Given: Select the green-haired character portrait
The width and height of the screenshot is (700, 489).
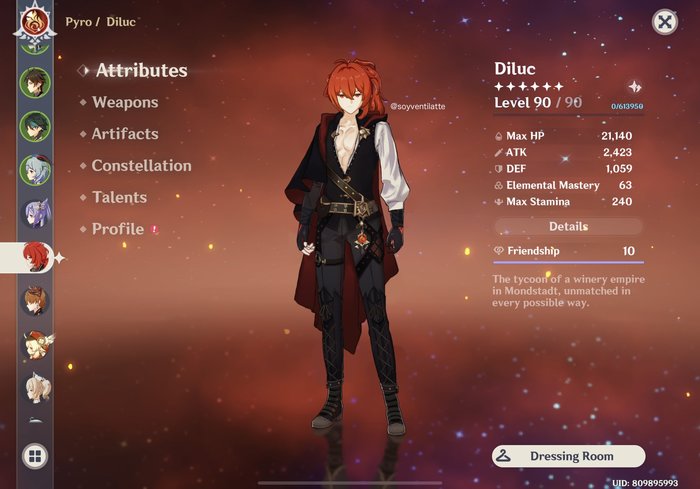Looking at the screenshot, I should coord(35,125).
